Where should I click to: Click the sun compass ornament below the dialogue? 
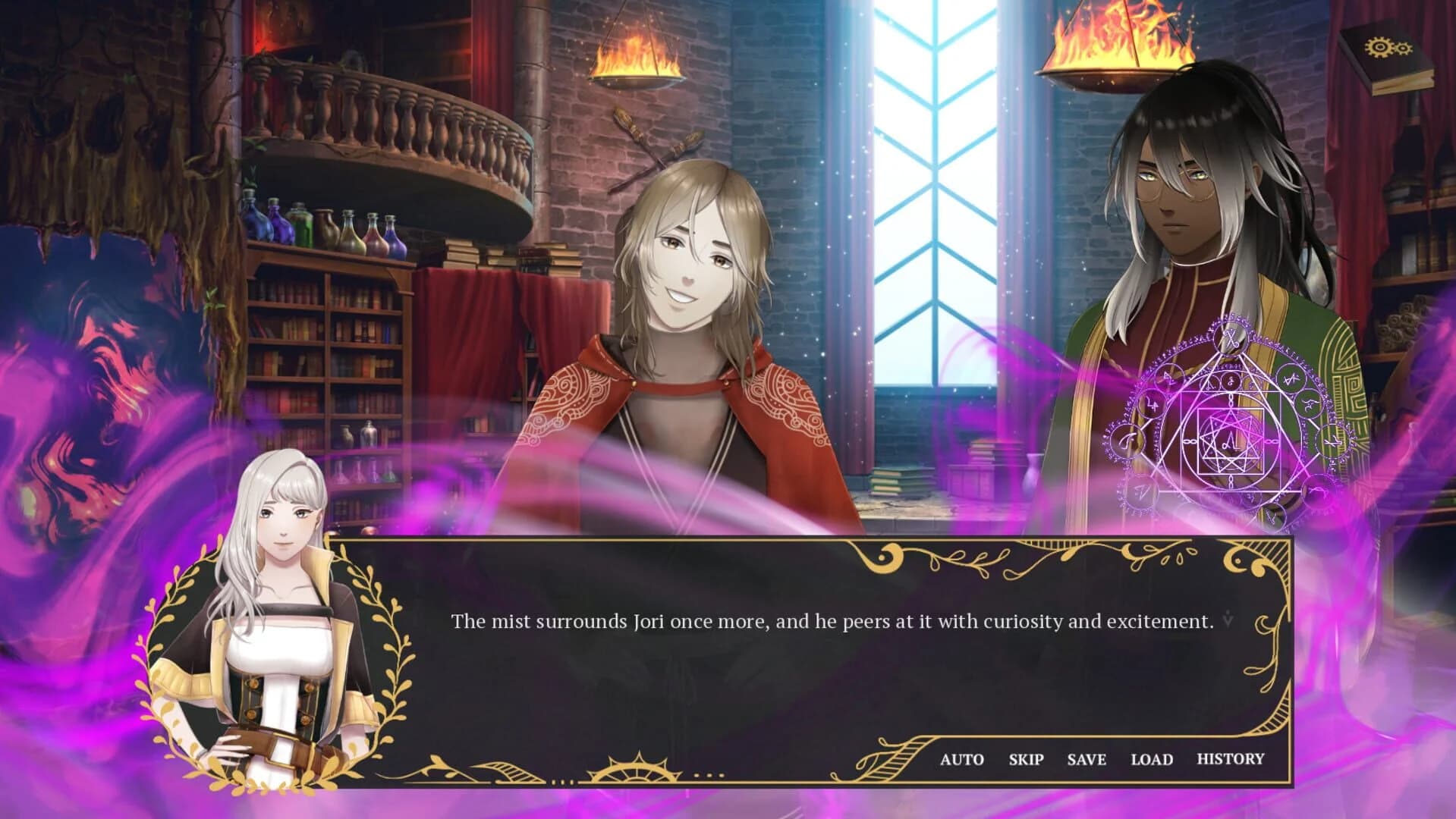(634, 773)
